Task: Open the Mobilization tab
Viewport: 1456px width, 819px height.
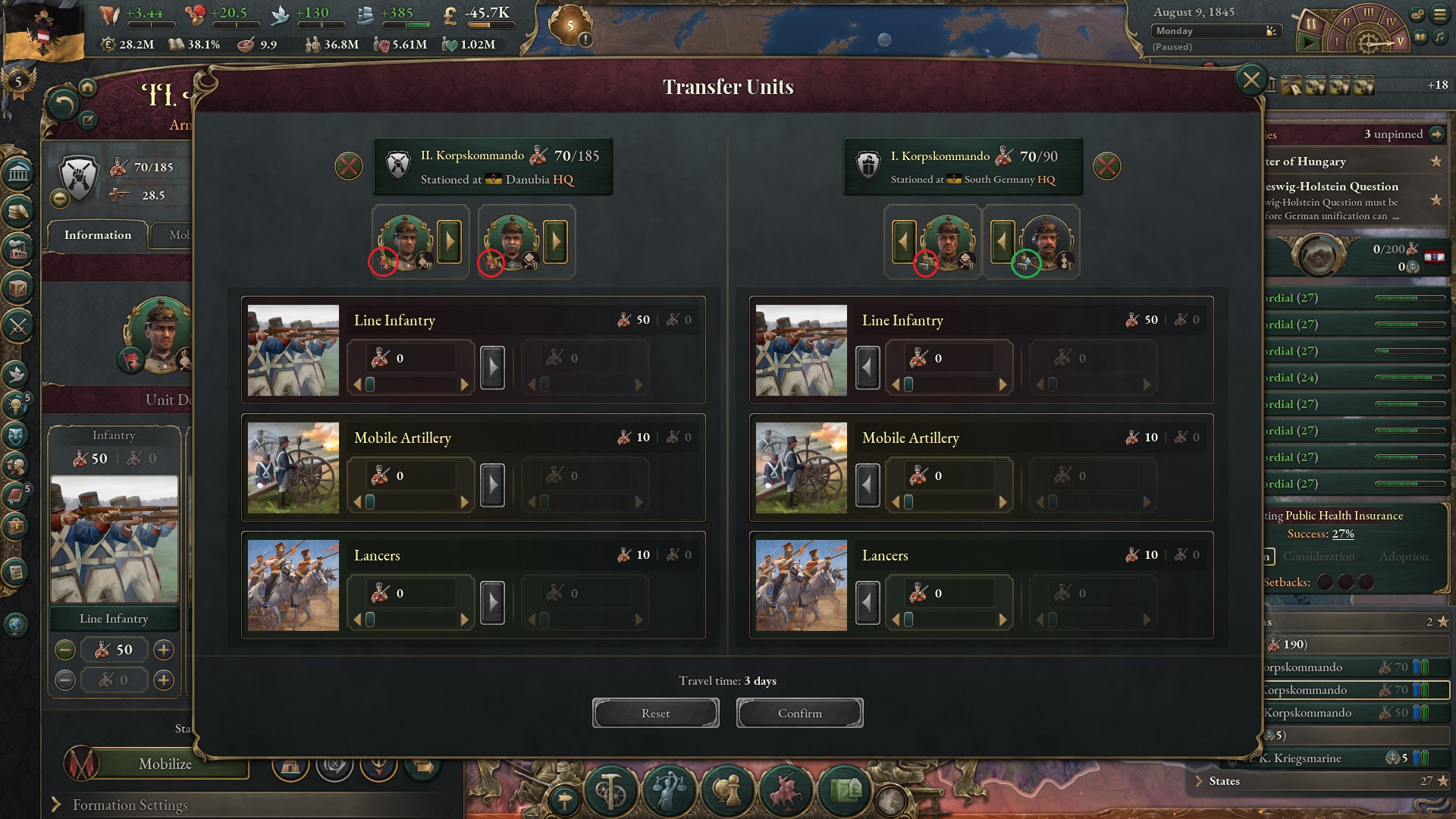Action: coord(182,236)
